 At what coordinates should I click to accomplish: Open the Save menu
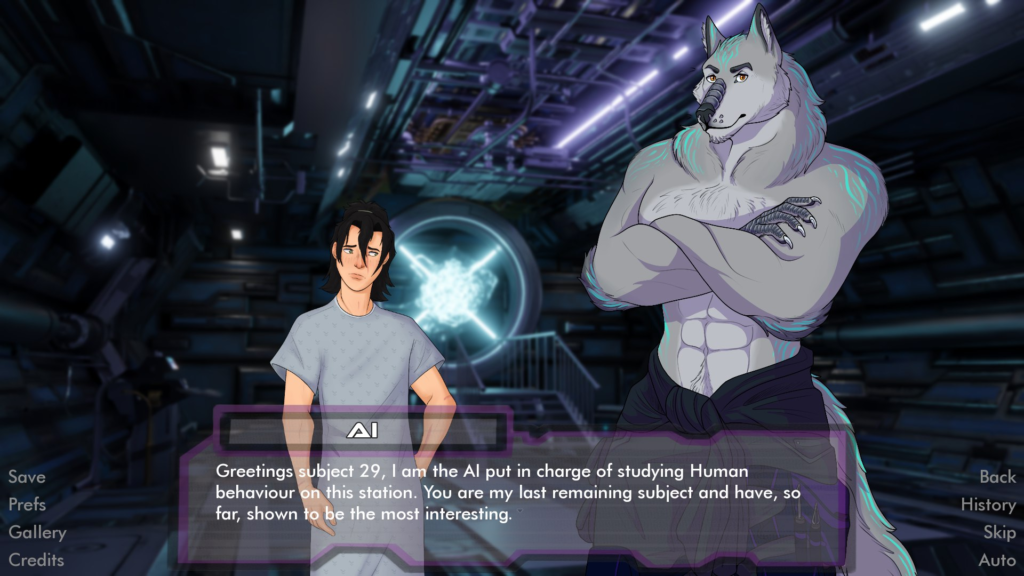coord(27,477)
